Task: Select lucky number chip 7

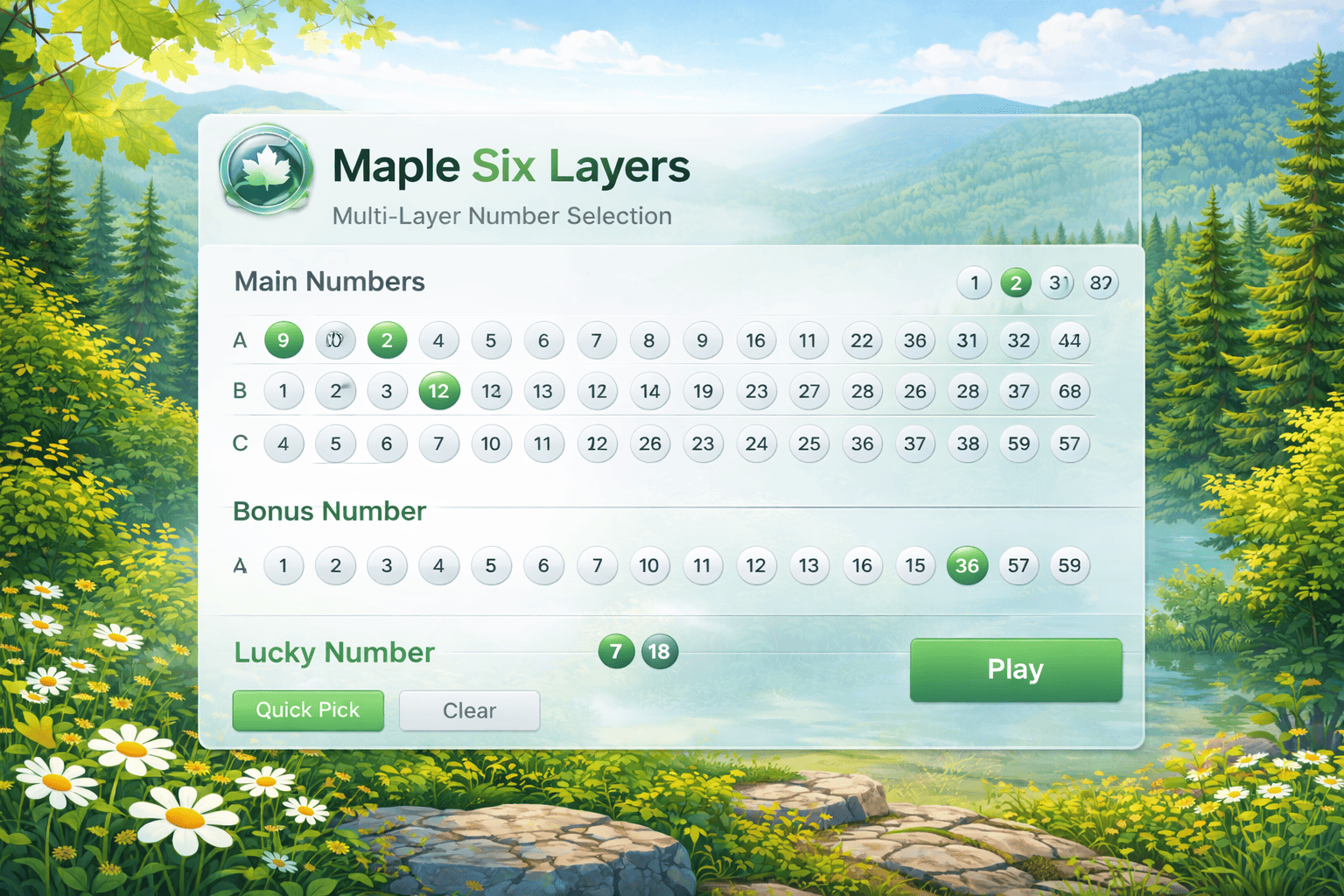Action: click(x=616, y=651)
